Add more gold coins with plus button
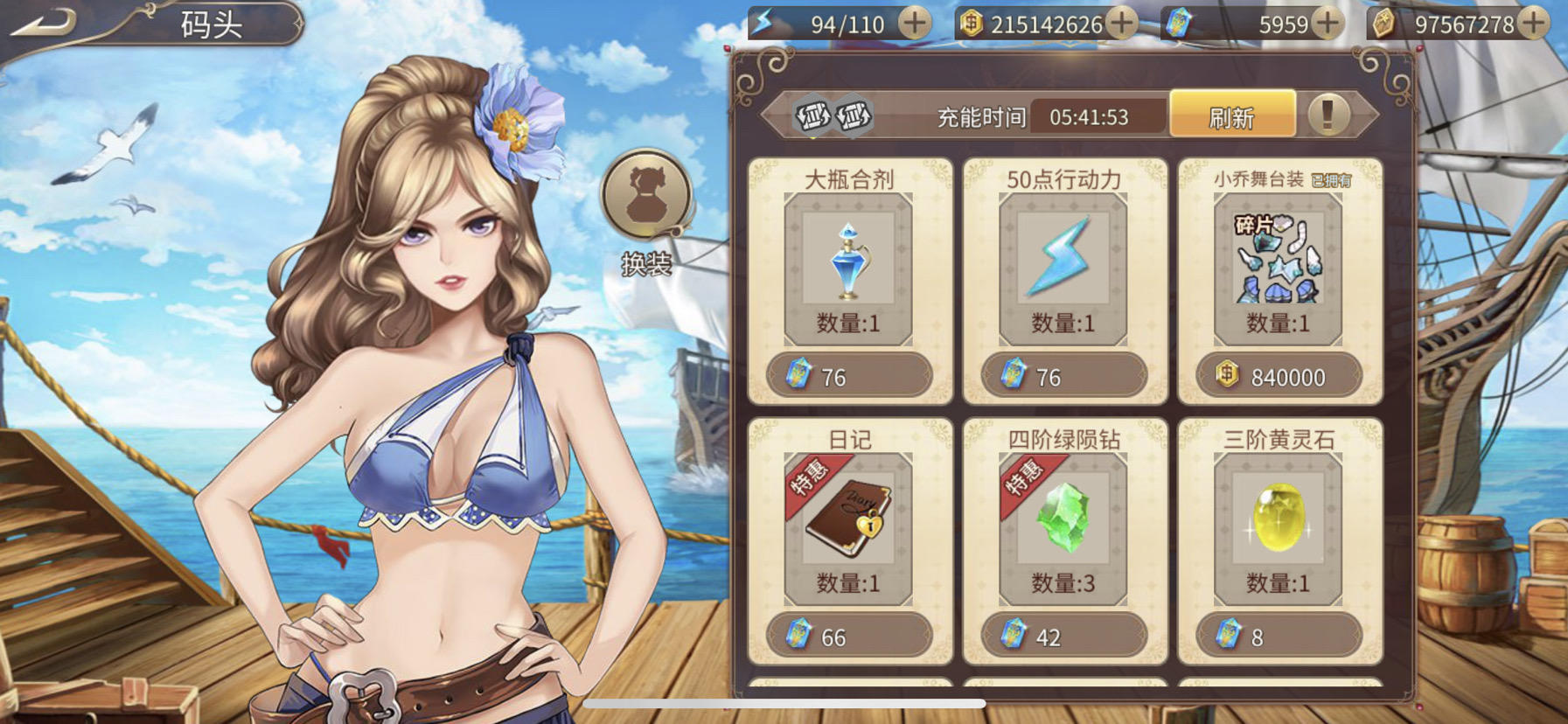The width and height of the screenshot is (1568, 724). (x=1122, y=24)
